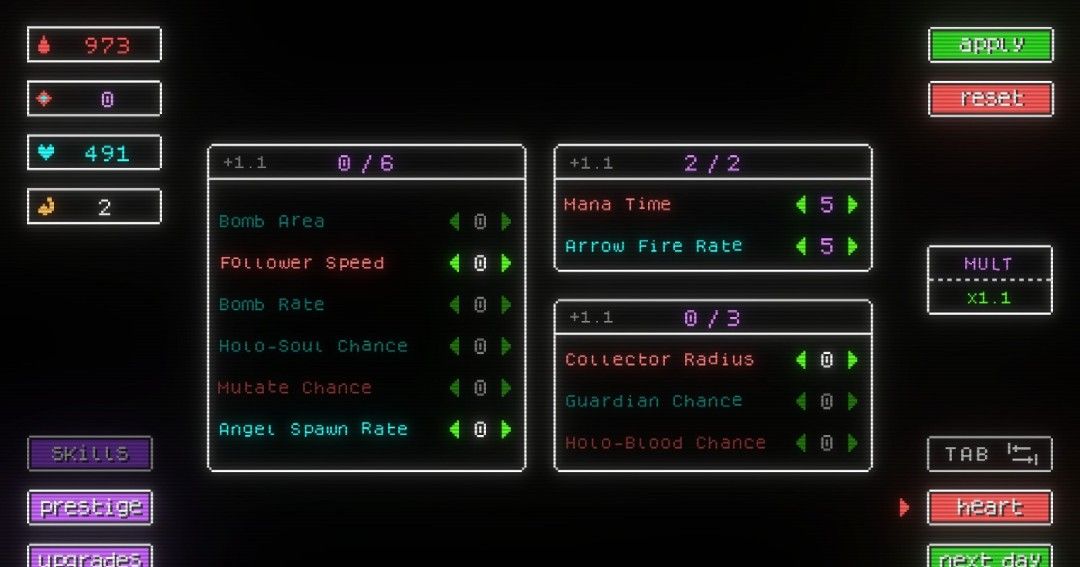Raise Angel Spawn Rate by one
The height and width of the screenshot is (567, 1080).
[506, 429]
